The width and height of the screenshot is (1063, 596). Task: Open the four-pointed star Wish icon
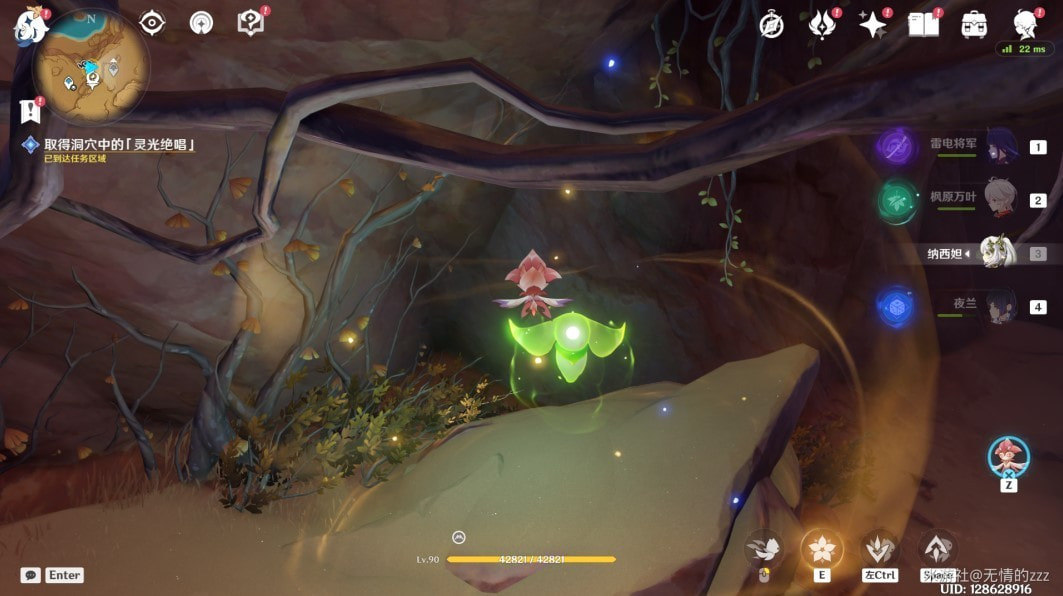(872, 26)
